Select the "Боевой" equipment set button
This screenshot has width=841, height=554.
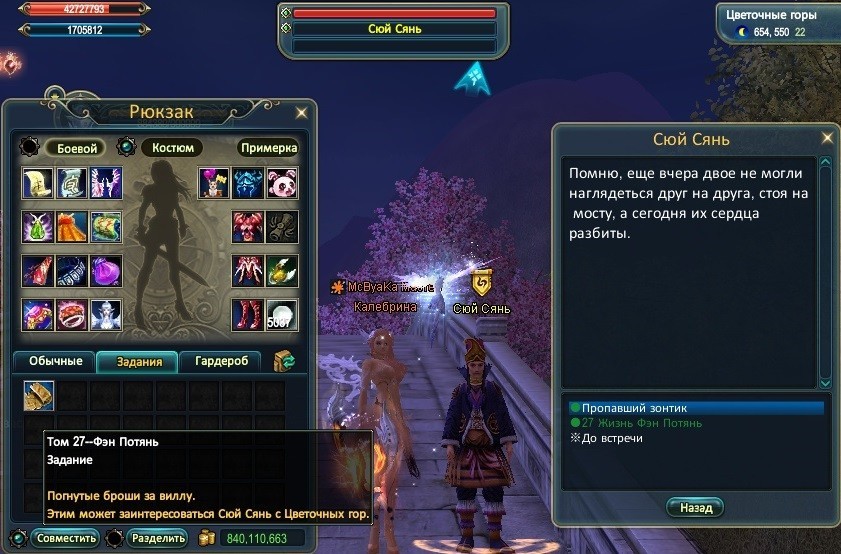(x=75, y=148)
